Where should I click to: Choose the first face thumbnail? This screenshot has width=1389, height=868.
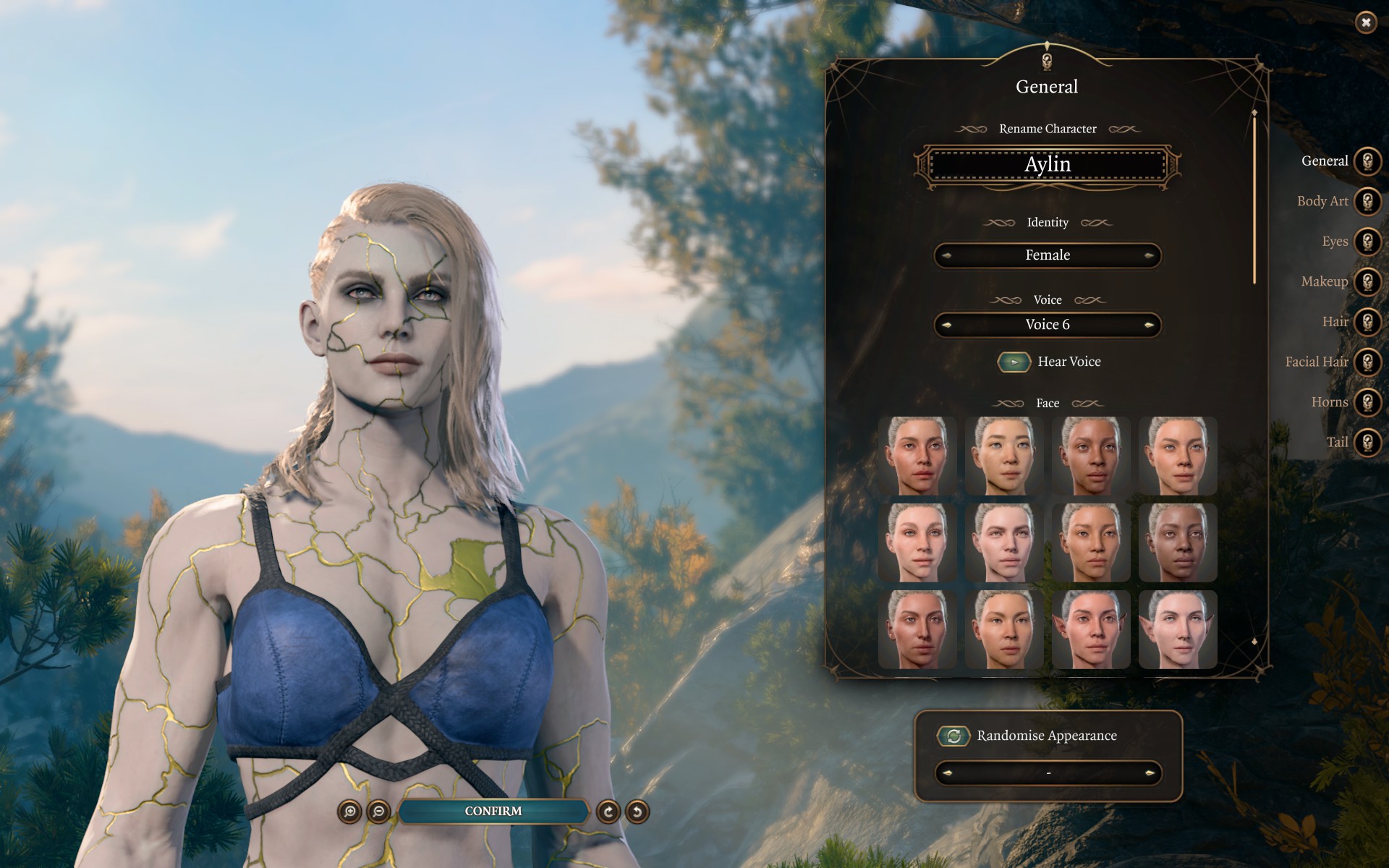click(917, 456)
